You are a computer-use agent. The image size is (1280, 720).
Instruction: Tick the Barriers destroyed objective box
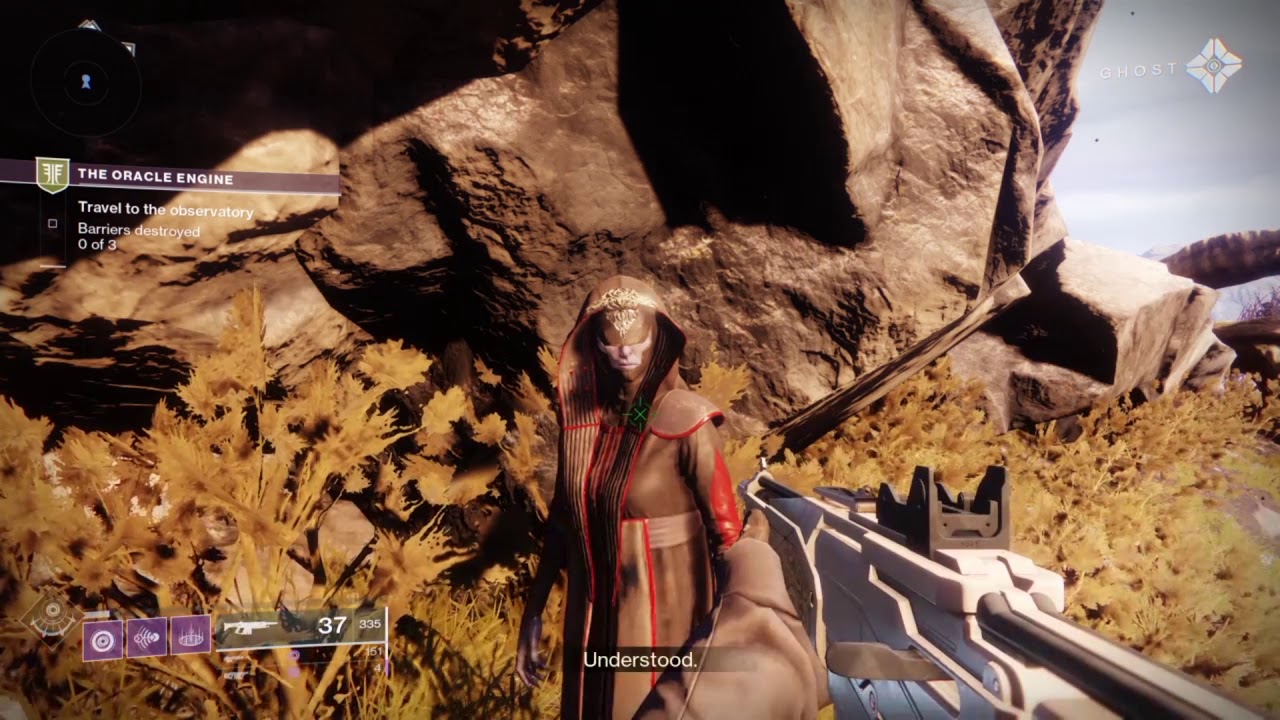53,224
